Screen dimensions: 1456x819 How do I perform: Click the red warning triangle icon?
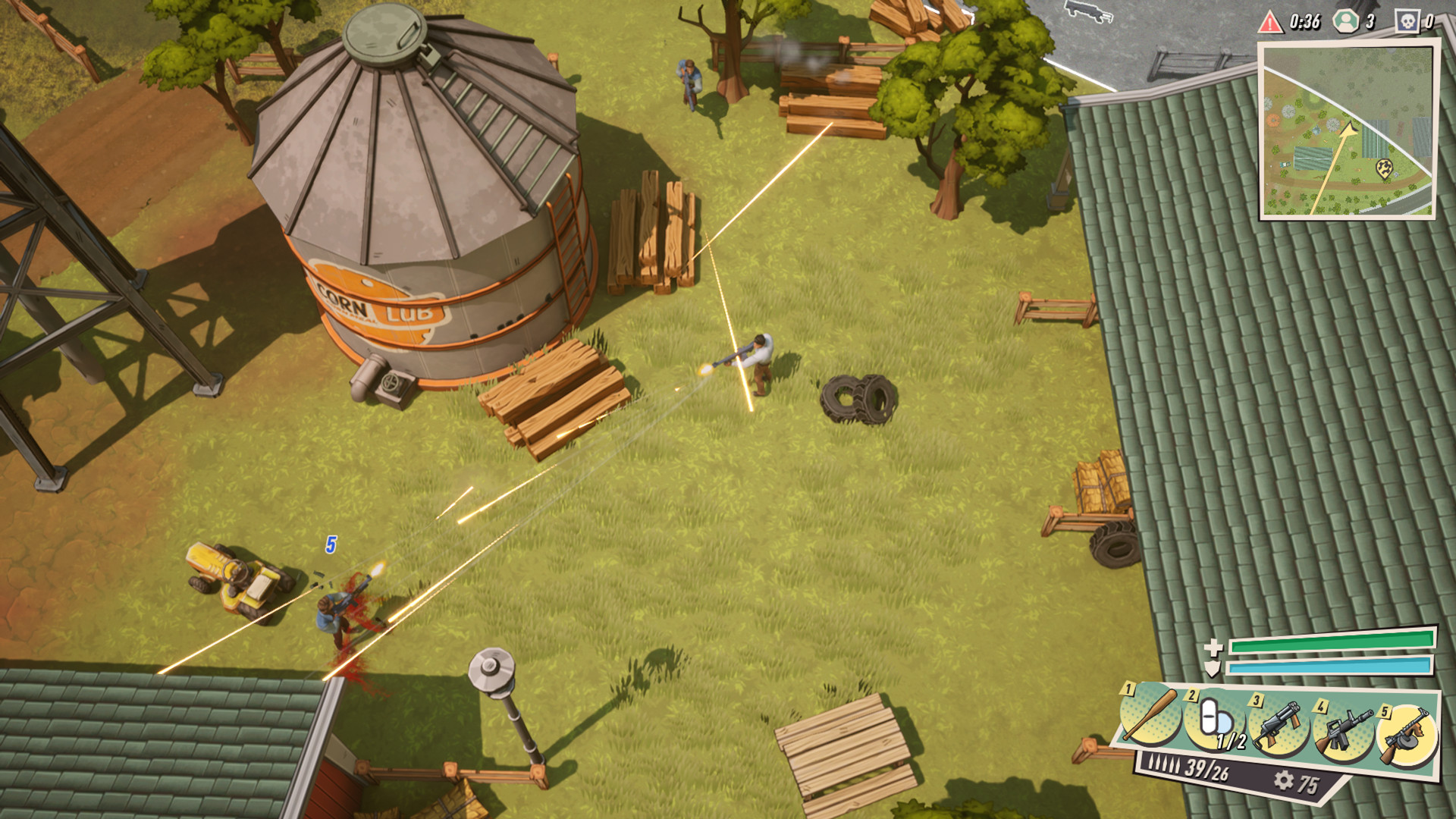(x=1270, y=22)
